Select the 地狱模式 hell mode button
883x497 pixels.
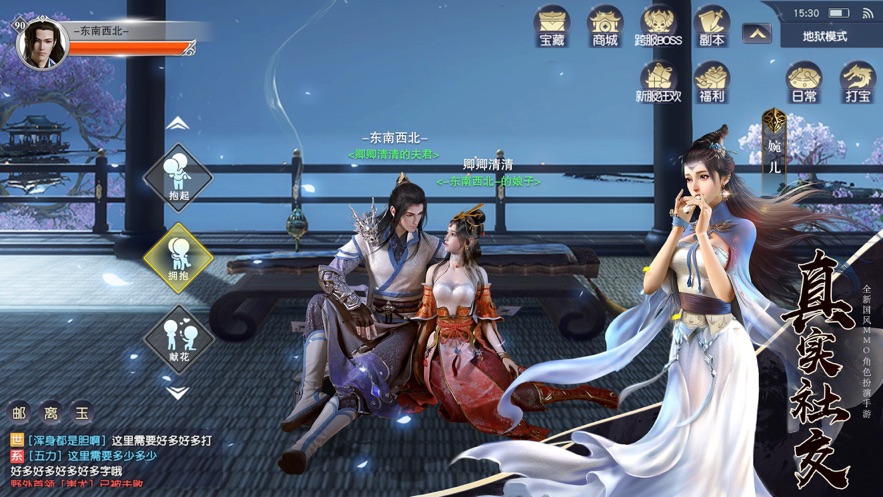tap(825, 36)
